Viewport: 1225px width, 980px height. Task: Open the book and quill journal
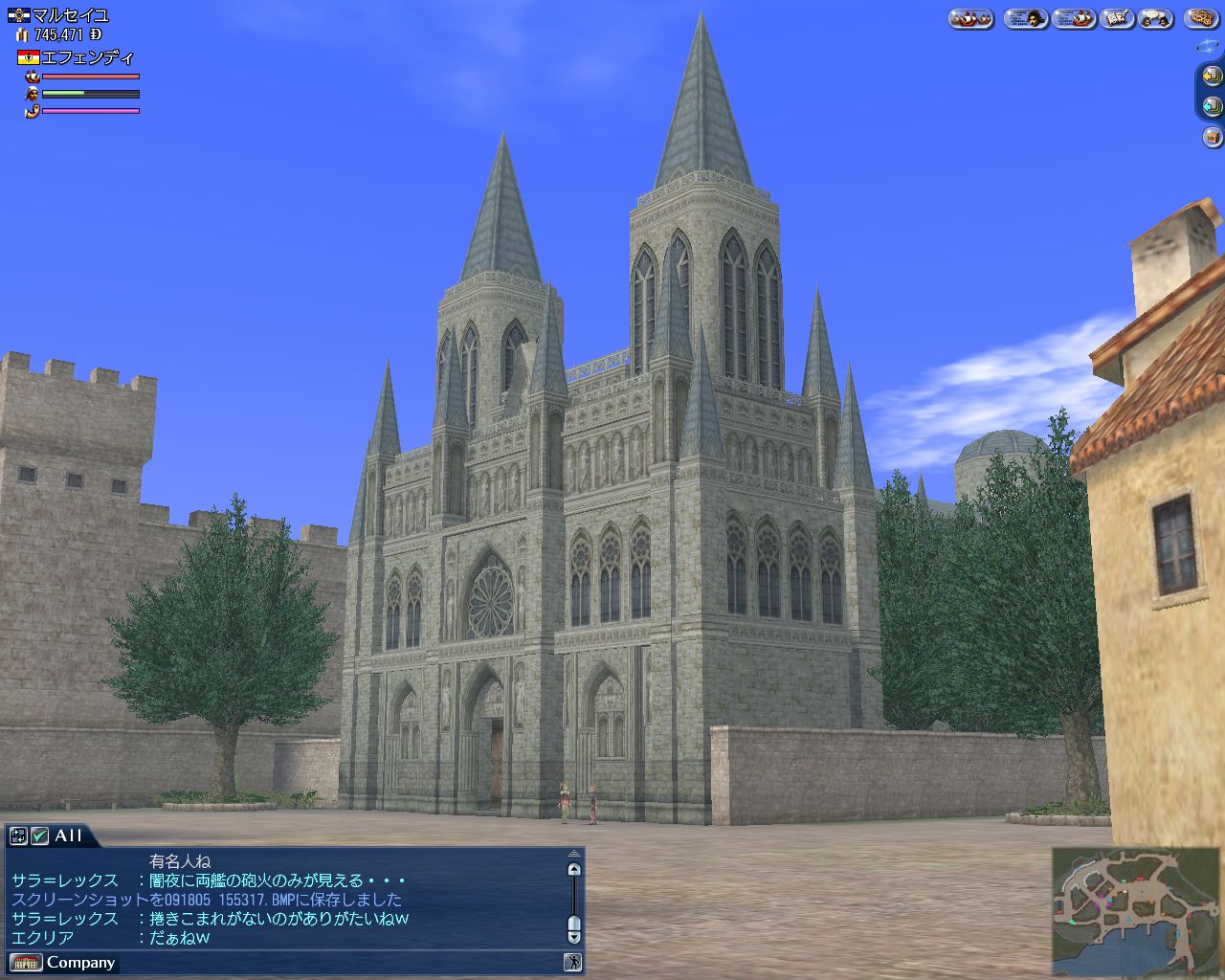1118,18
